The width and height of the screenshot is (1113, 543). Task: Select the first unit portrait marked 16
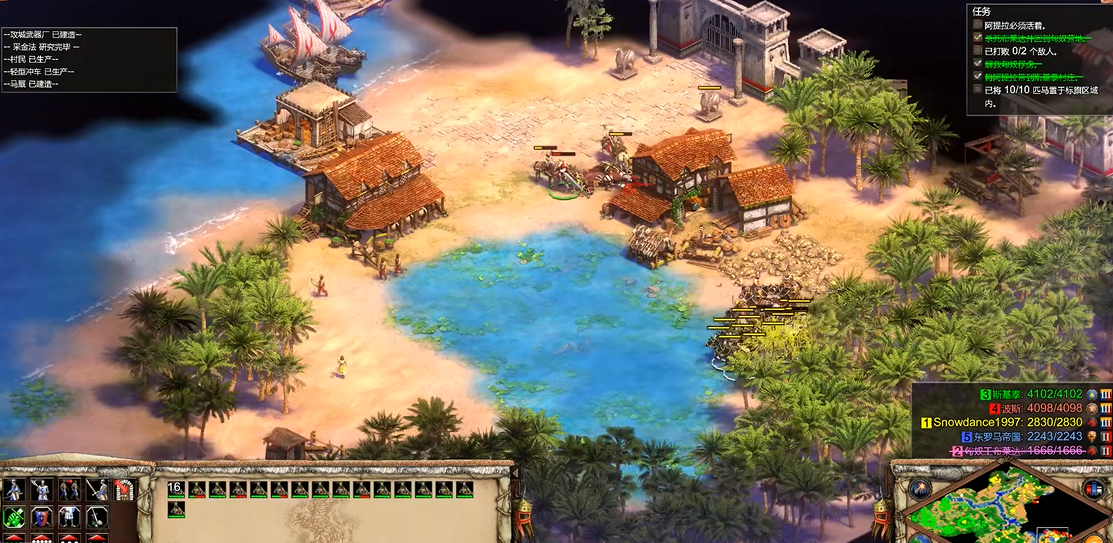point(176,489)
